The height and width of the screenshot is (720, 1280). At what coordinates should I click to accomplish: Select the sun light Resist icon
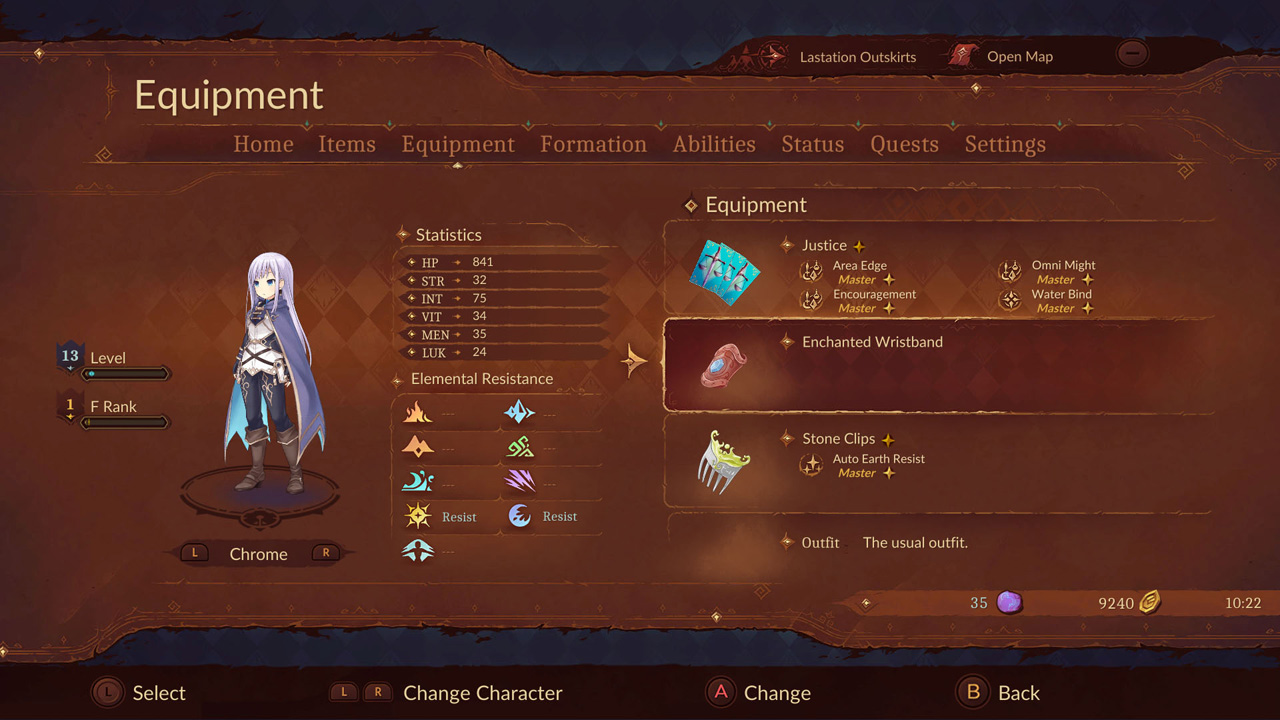tap(420, 516)
